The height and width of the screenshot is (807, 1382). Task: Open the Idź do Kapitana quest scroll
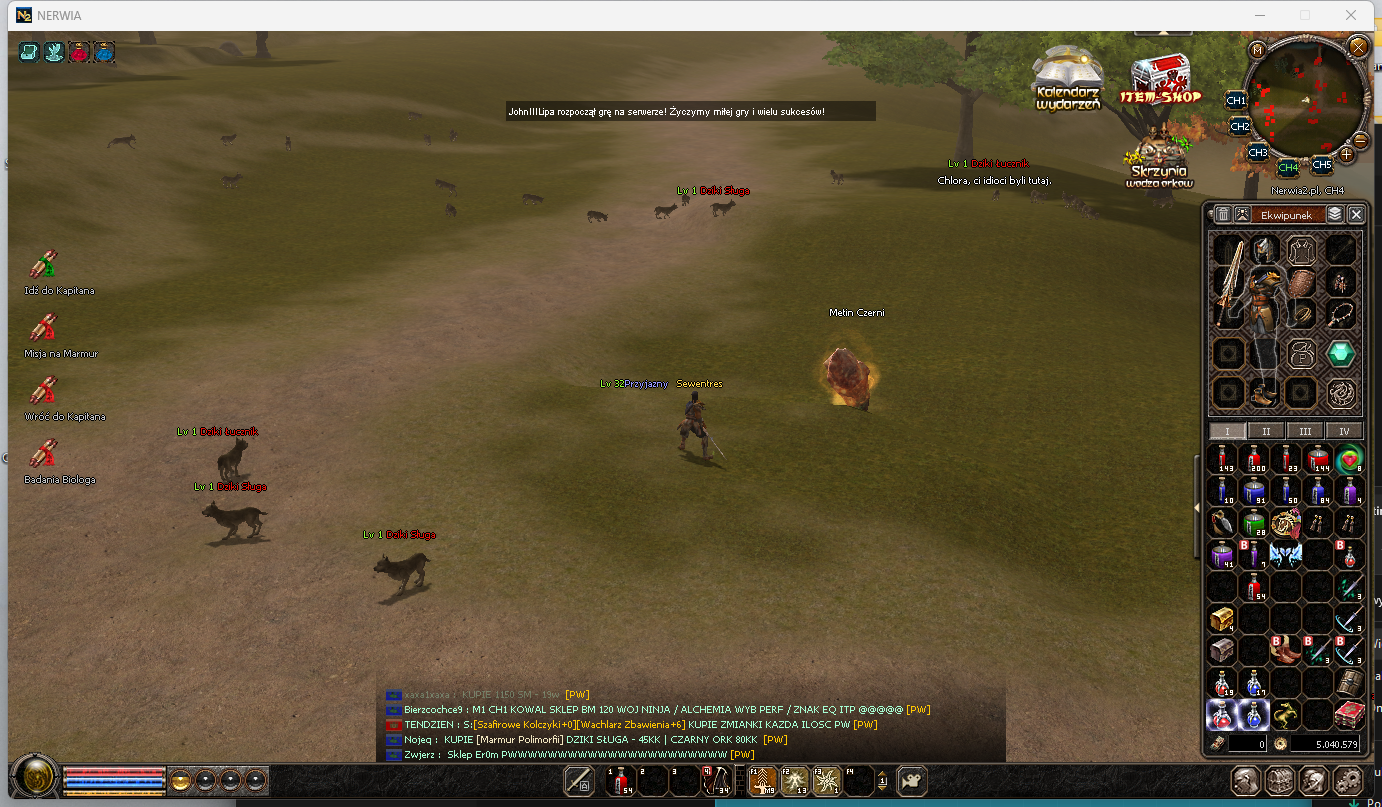[42, 265]
